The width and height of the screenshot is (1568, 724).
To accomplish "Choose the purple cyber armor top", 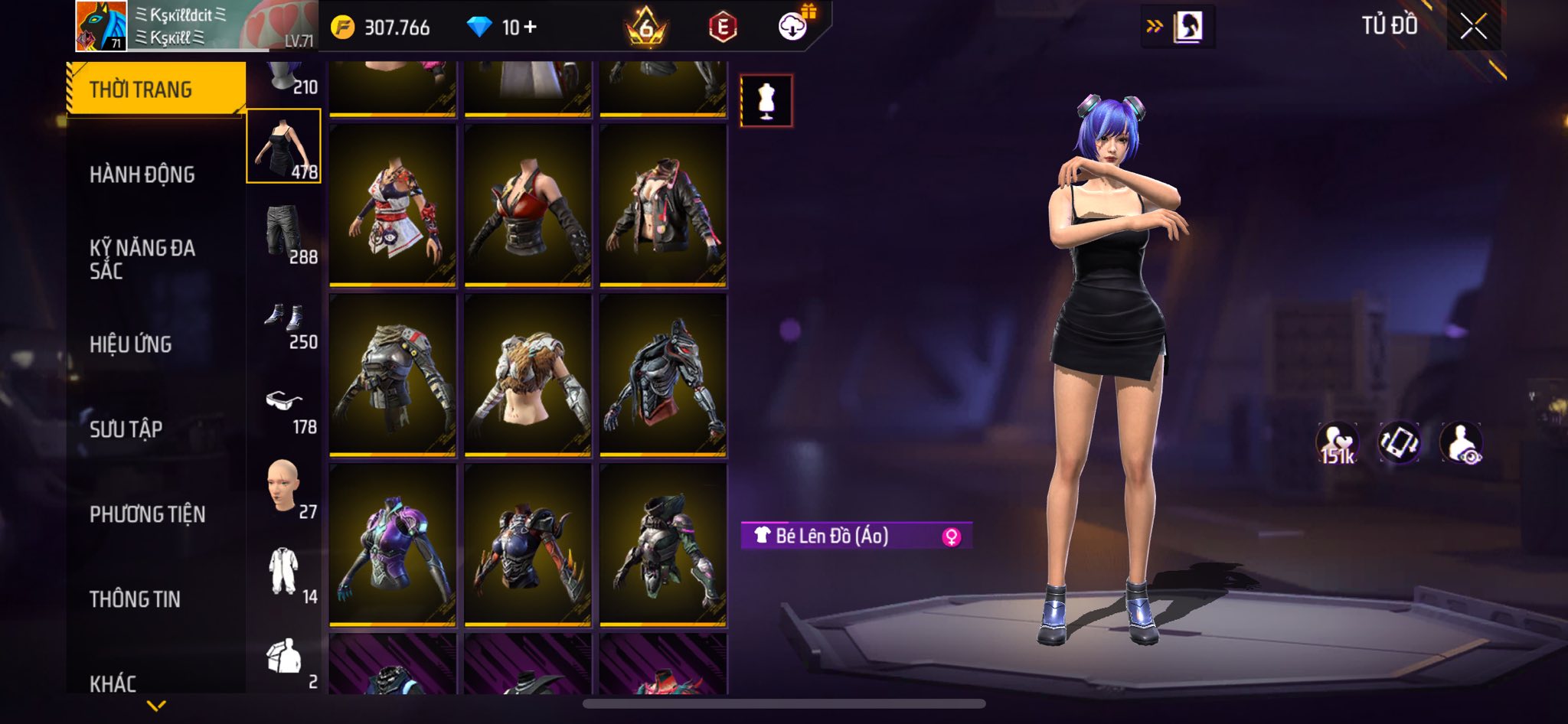I will click(x=393, y=545).
